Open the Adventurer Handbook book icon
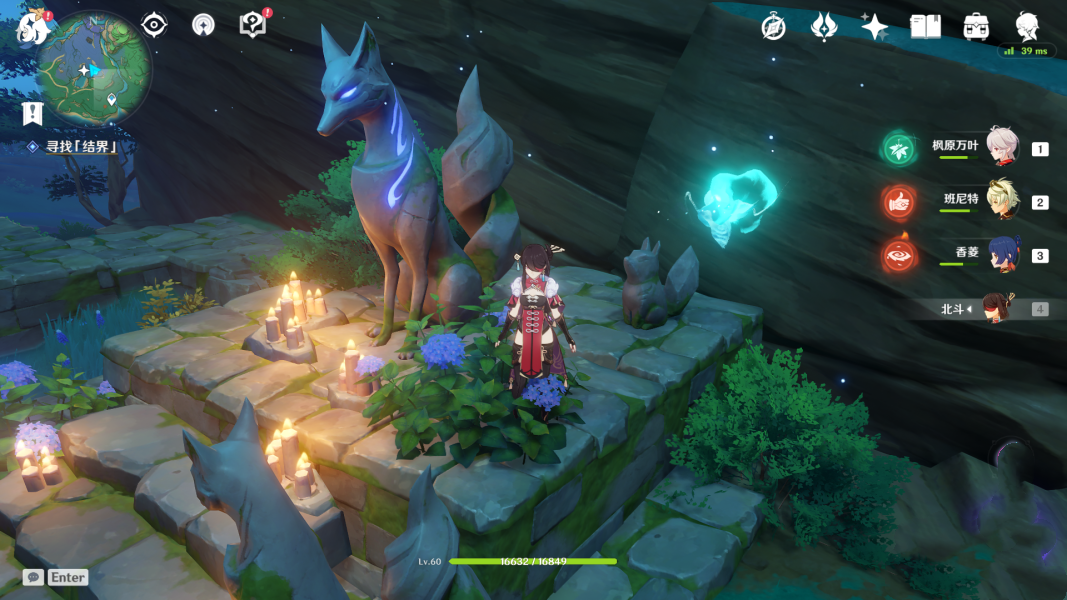 coord(926,27)
